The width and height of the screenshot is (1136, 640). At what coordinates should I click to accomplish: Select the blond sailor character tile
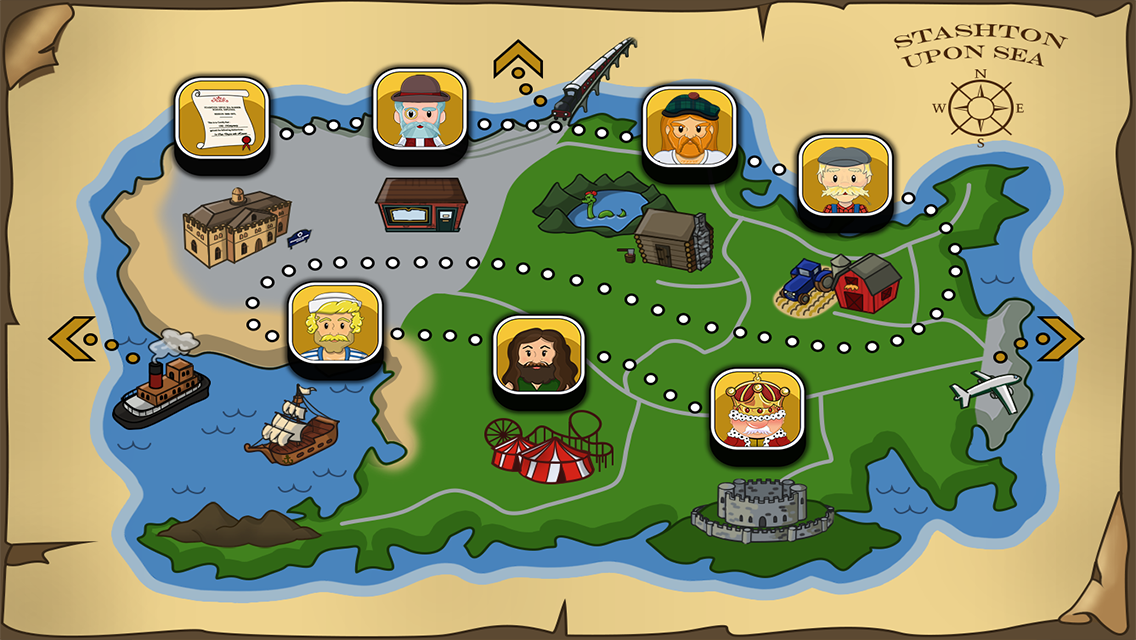point(335,324)
